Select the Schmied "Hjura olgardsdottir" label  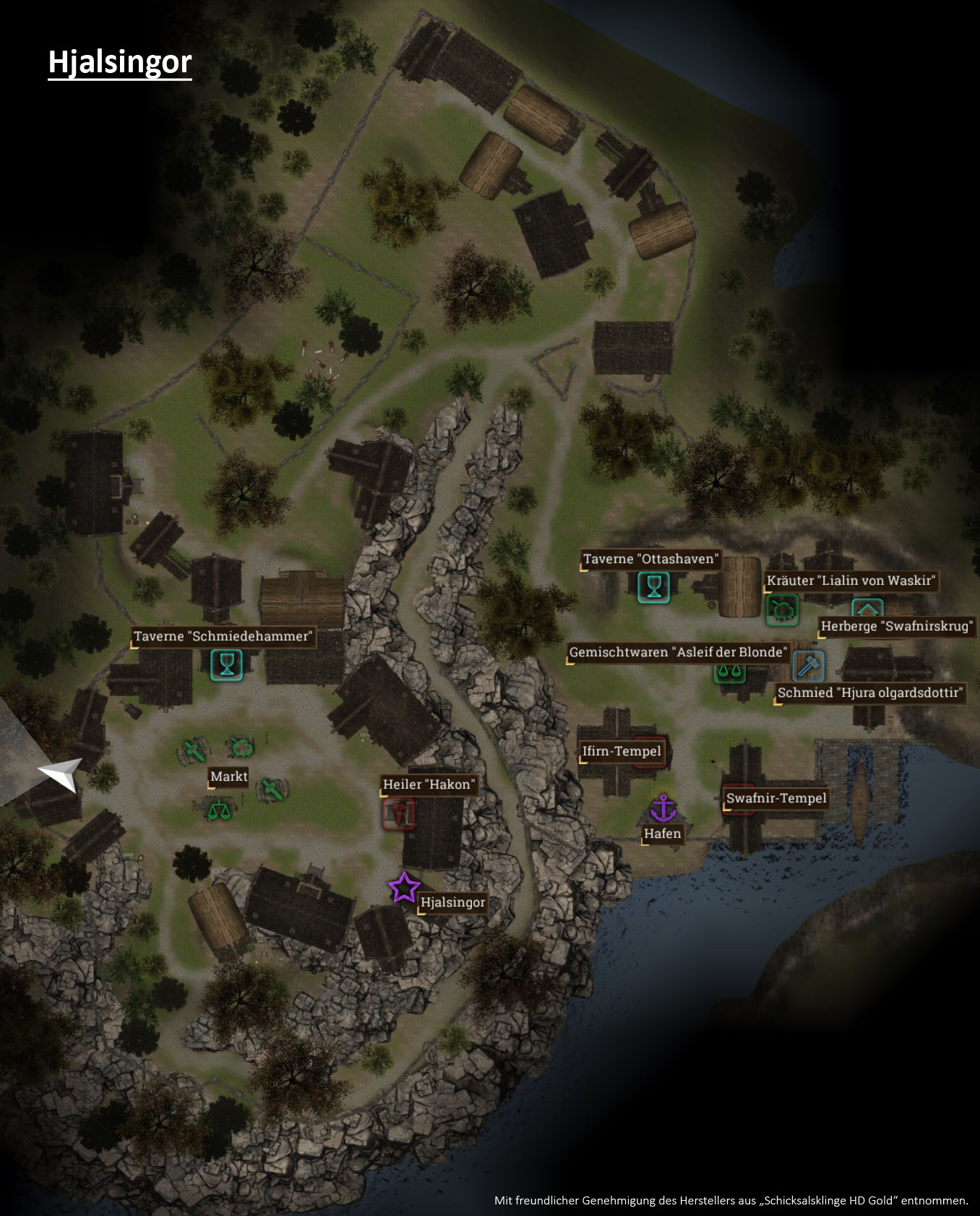pos(869,693)
